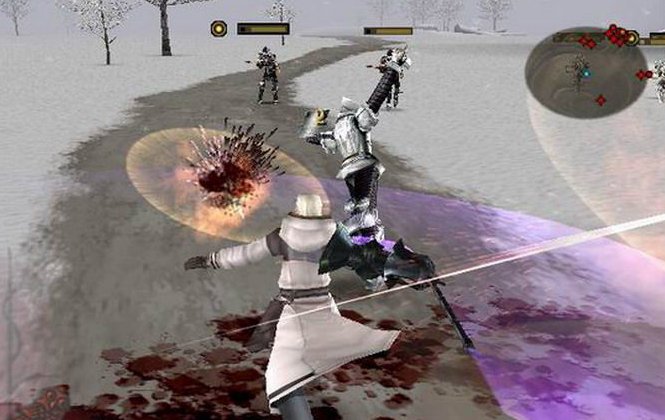This screenshot has height=420, width=665.
Task: Select the round gold target icon
Action: (x=218, y=28)
